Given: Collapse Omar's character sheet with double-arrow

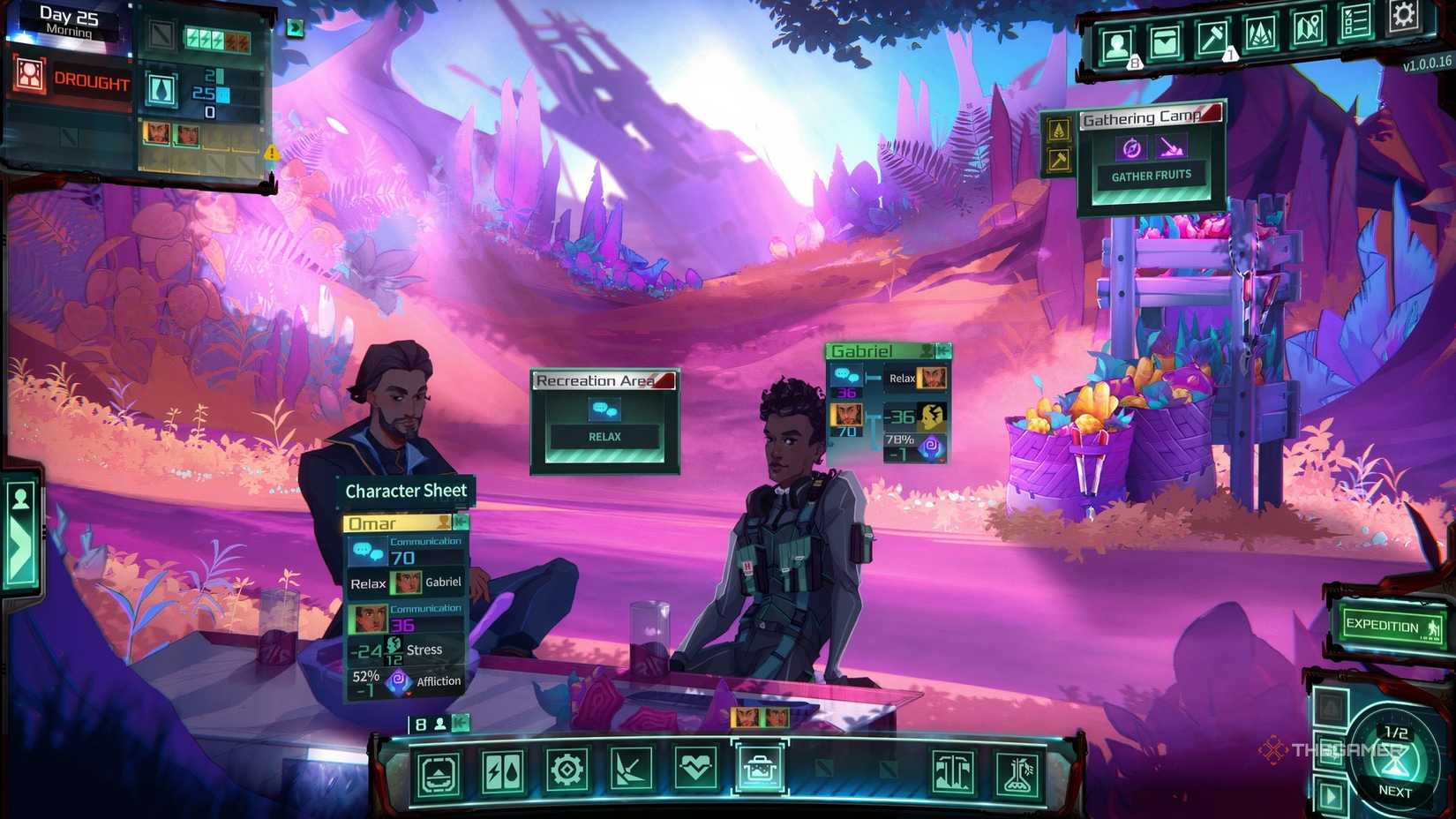Looking at the screenshot, I should (461, 522).
